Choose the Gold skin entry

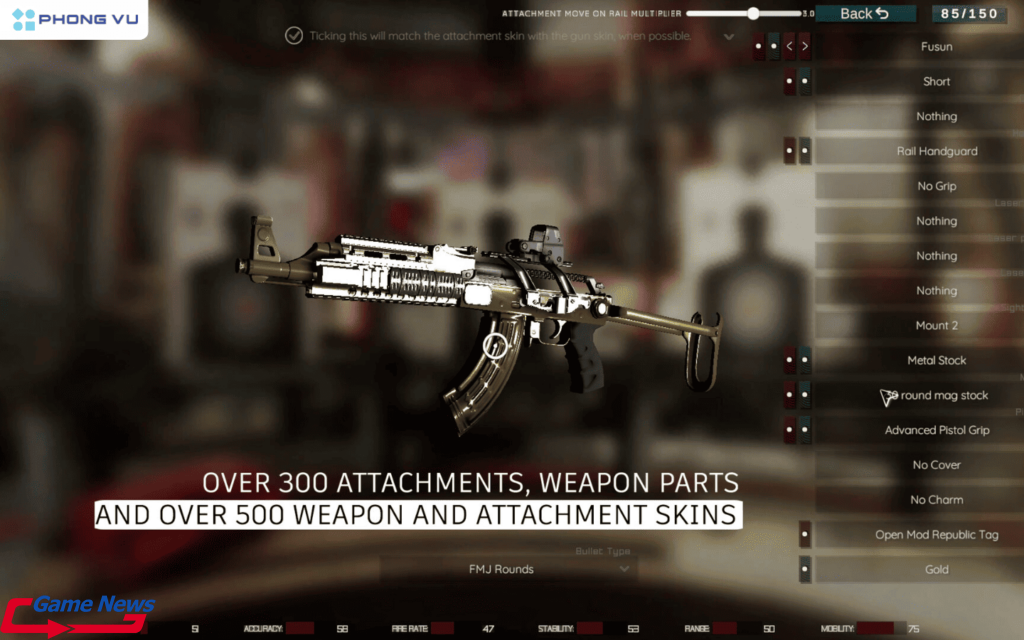tap(936, 570)
